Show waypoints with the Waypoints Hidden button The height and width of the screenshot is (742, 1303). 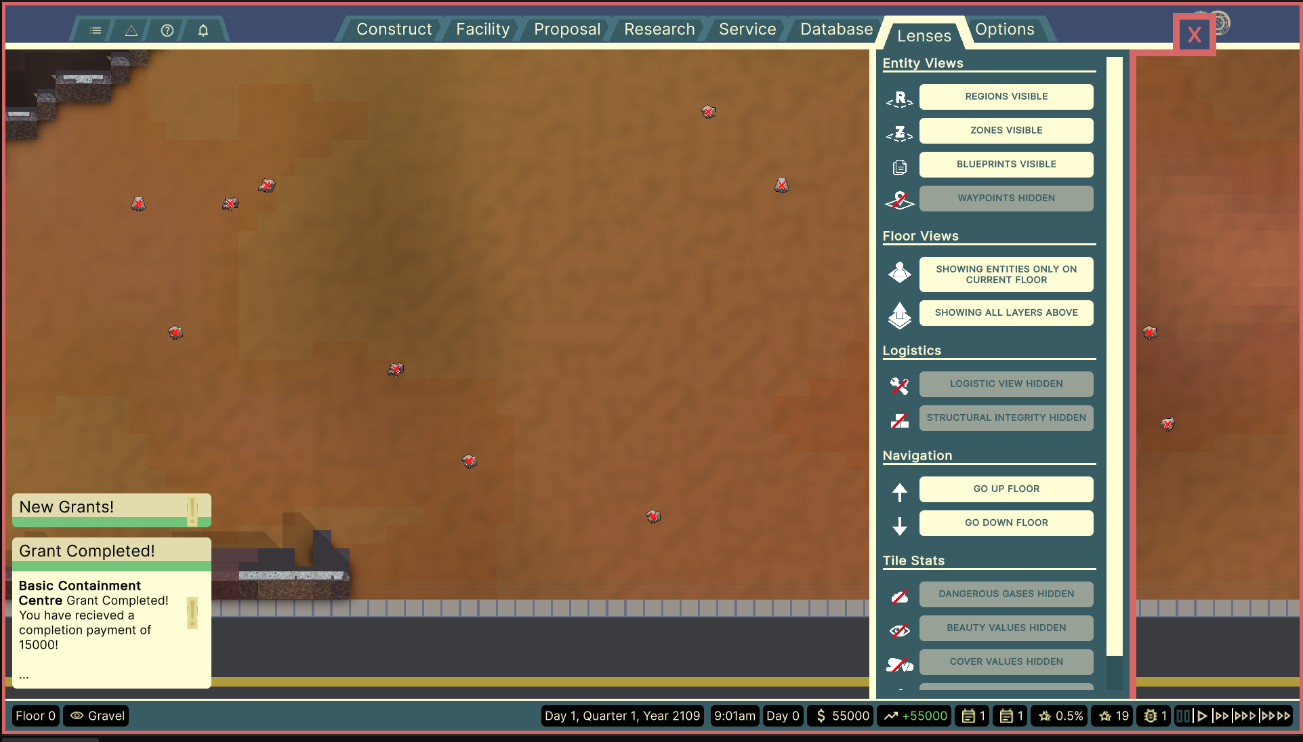(1006, 198)
